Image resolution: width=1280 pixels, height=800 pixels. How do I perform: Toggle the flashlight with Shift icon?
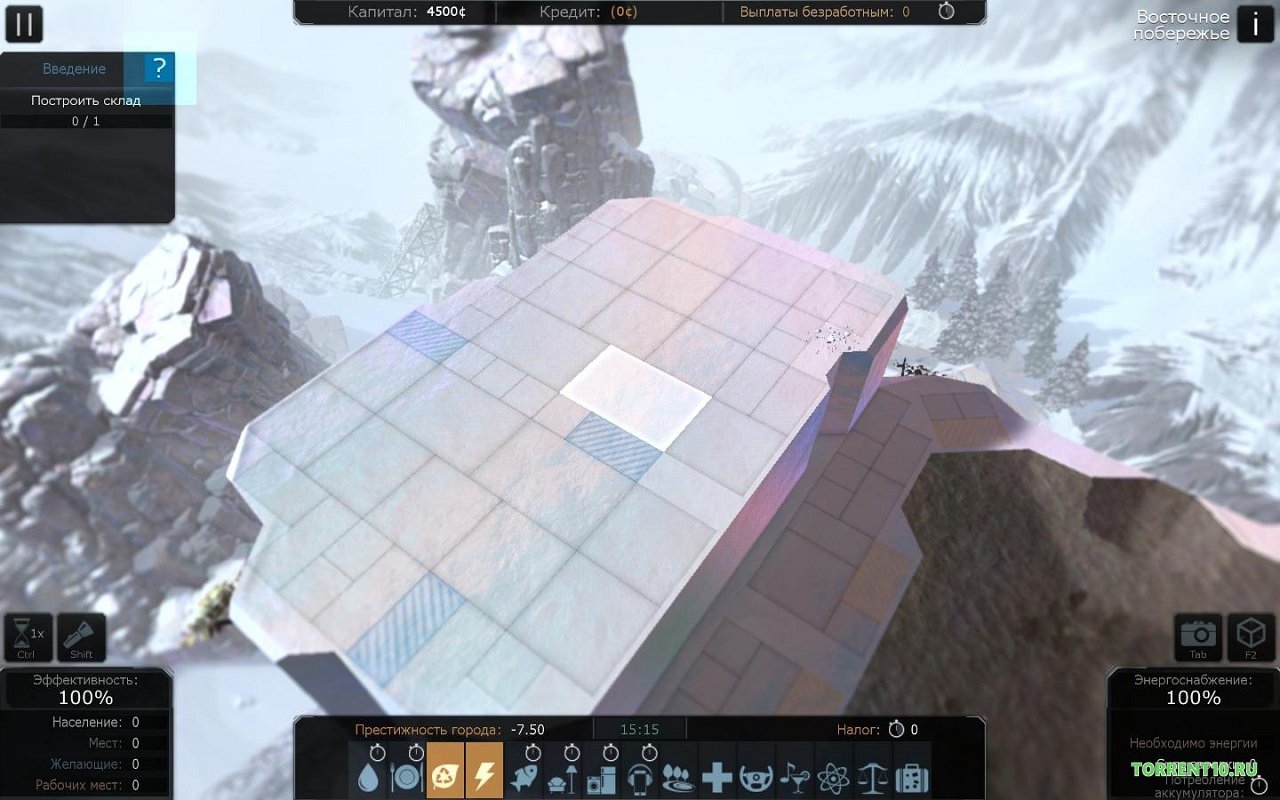point(80,634)
